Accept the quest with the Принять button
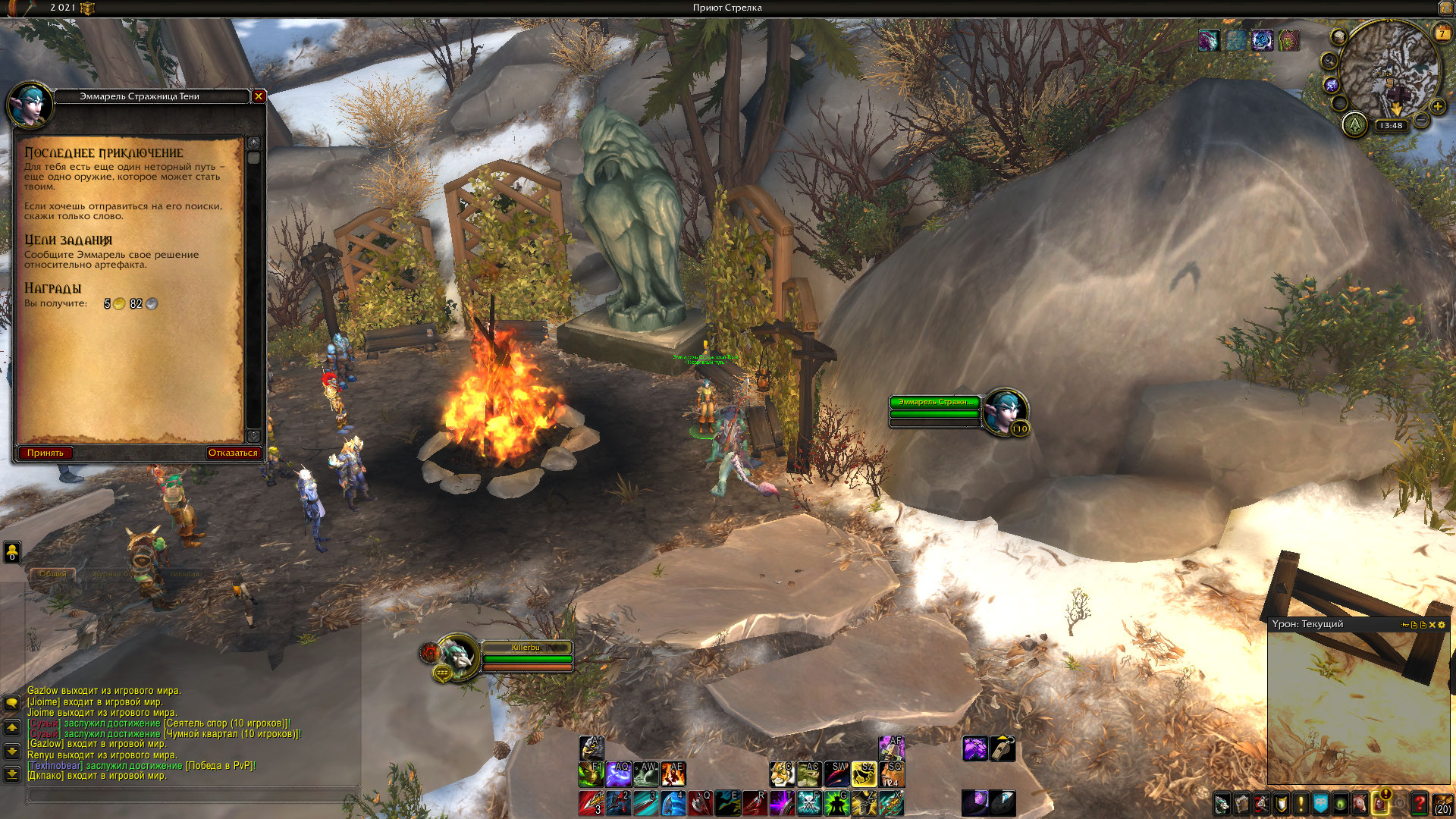This screenshot has width=1456, height=819. (x=45, y=453)
